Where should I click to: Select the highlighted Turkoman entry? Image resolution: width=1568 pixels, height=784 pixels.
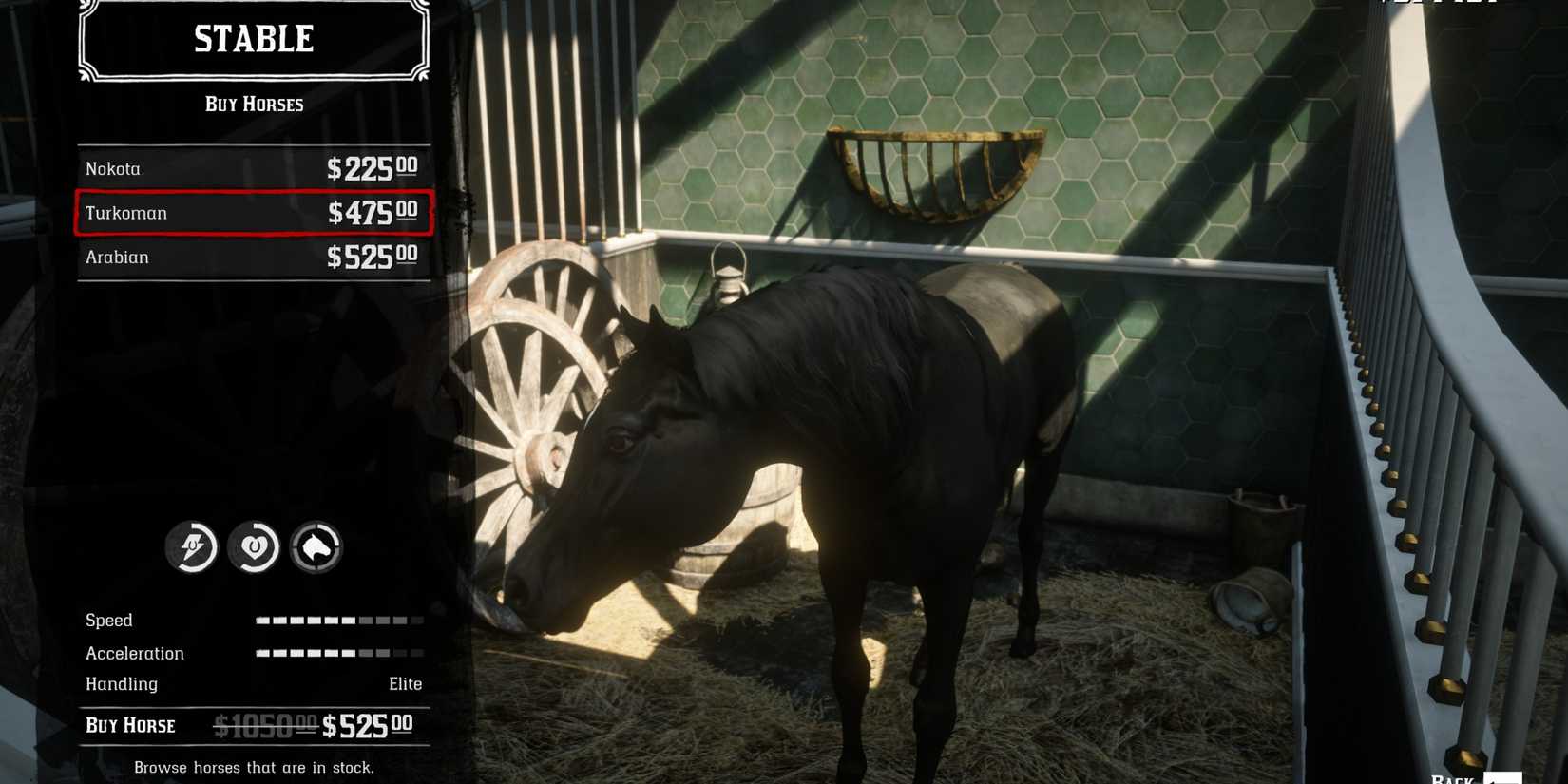pos(252,213)
